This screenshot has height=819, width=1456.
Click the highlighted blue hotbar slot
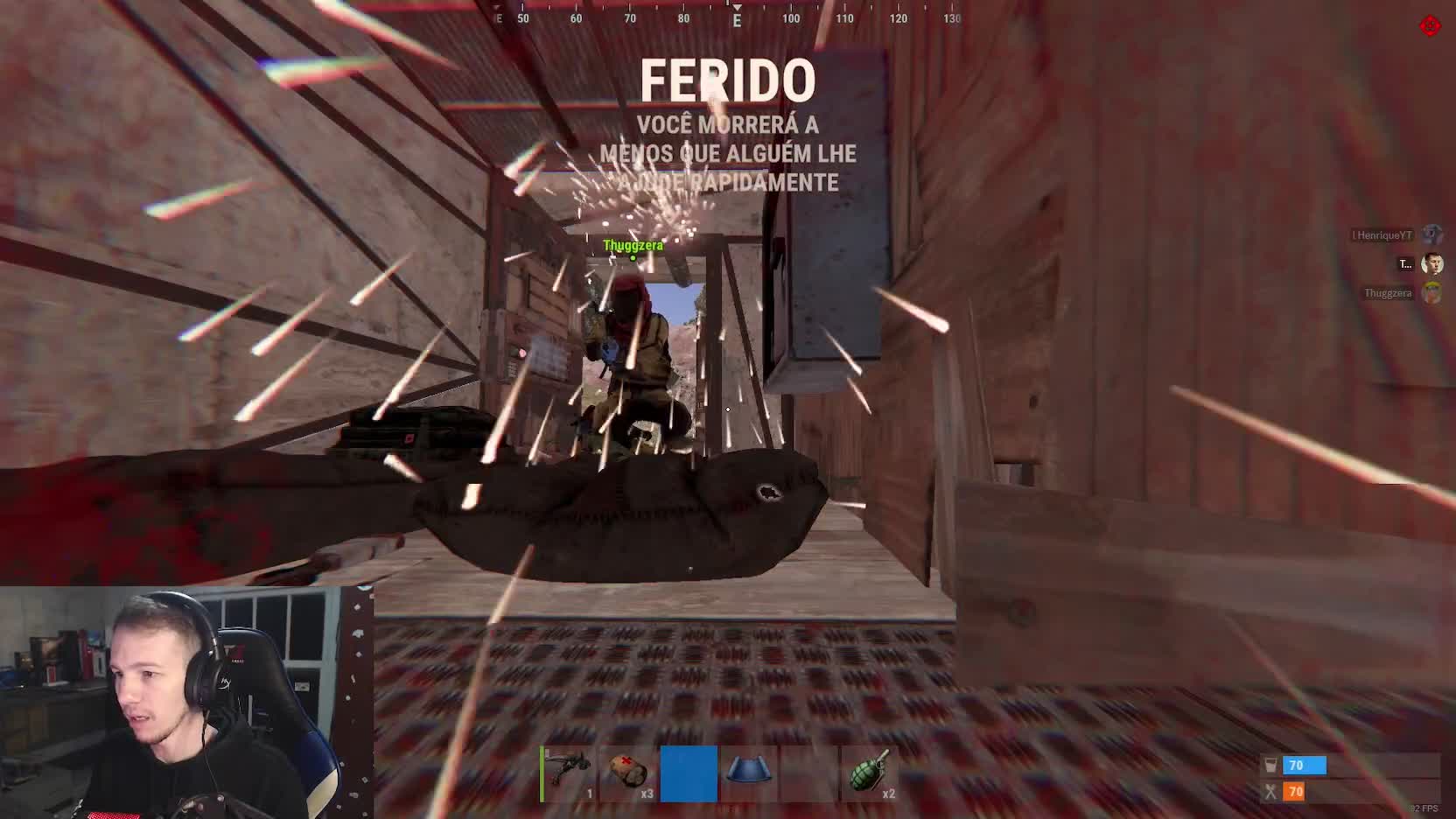pos(689,774)
